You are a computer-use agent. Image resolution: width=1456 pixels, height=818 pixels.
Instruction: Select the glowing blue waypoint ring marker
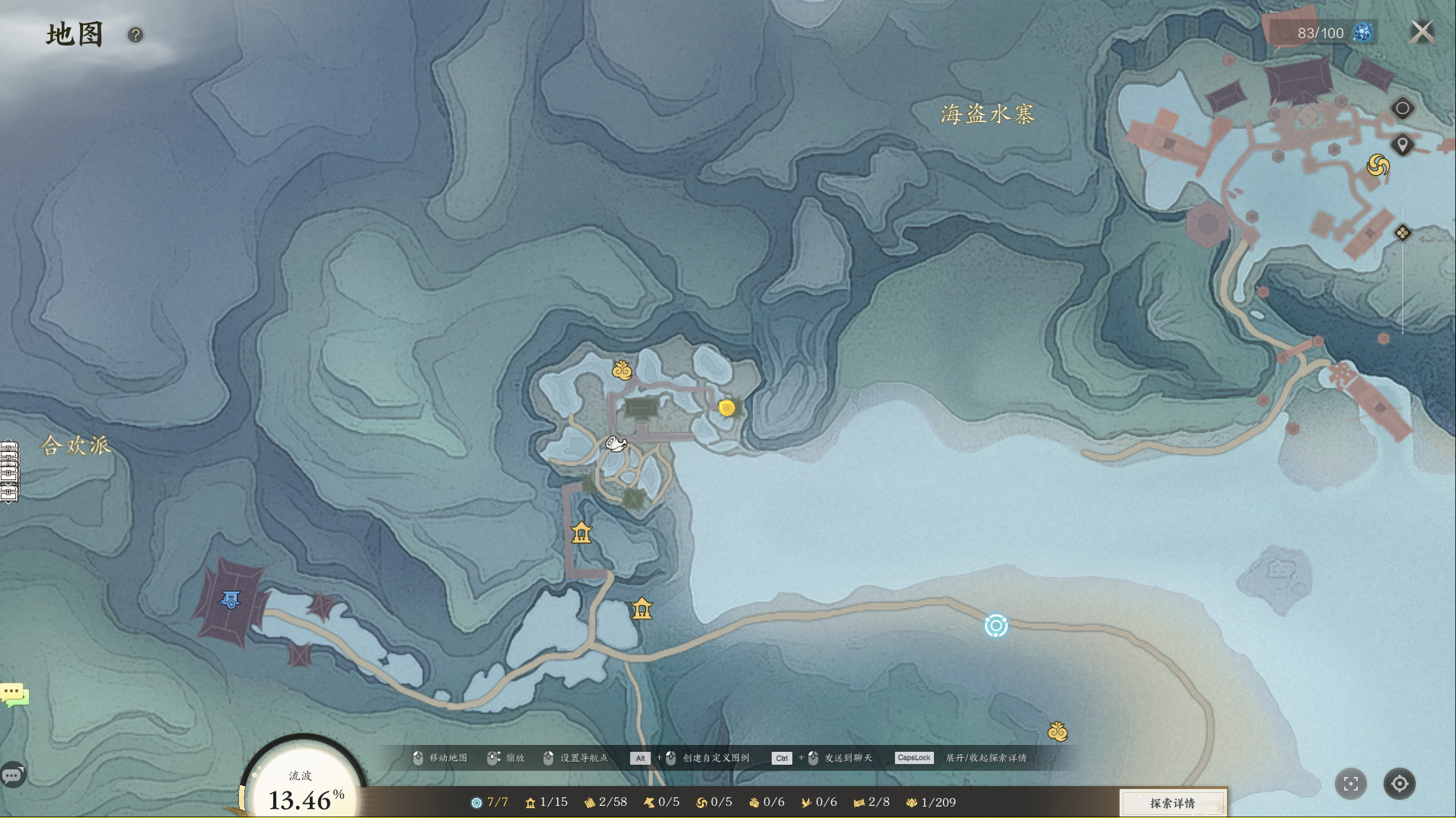point(996,625)
